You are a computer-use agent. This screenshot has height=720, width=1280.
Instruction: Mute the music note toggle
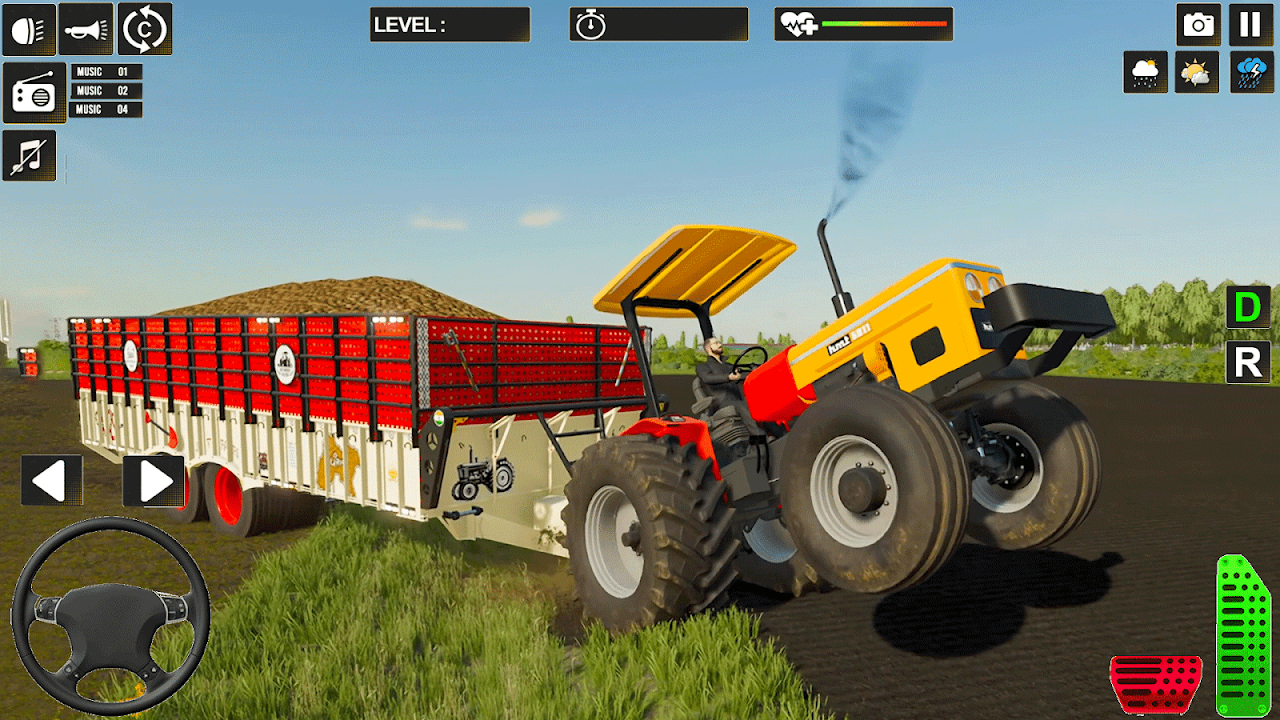[29, 156]
